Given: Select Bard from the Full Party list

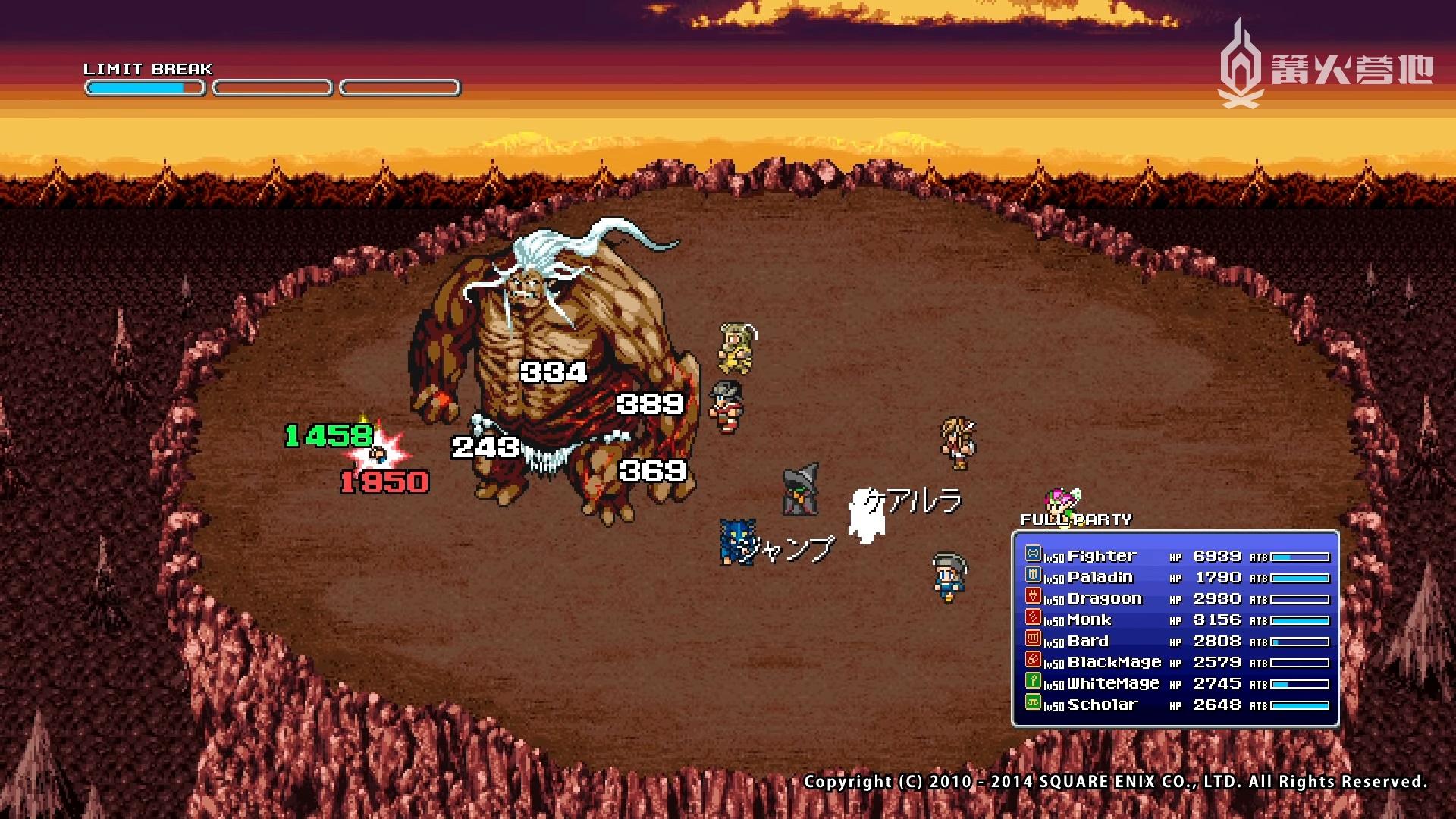Looking at the screenshot, I should pos(1087,642).
